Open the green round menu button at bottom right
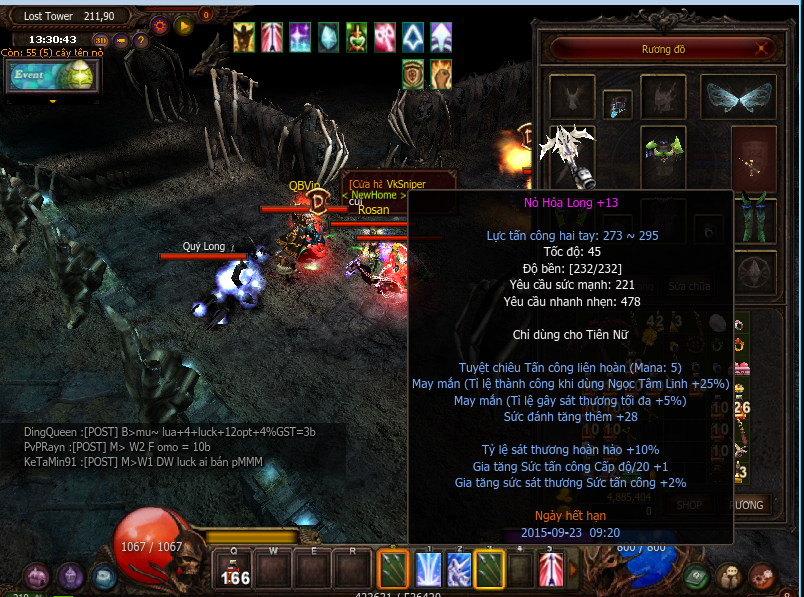 pos(698,576)
